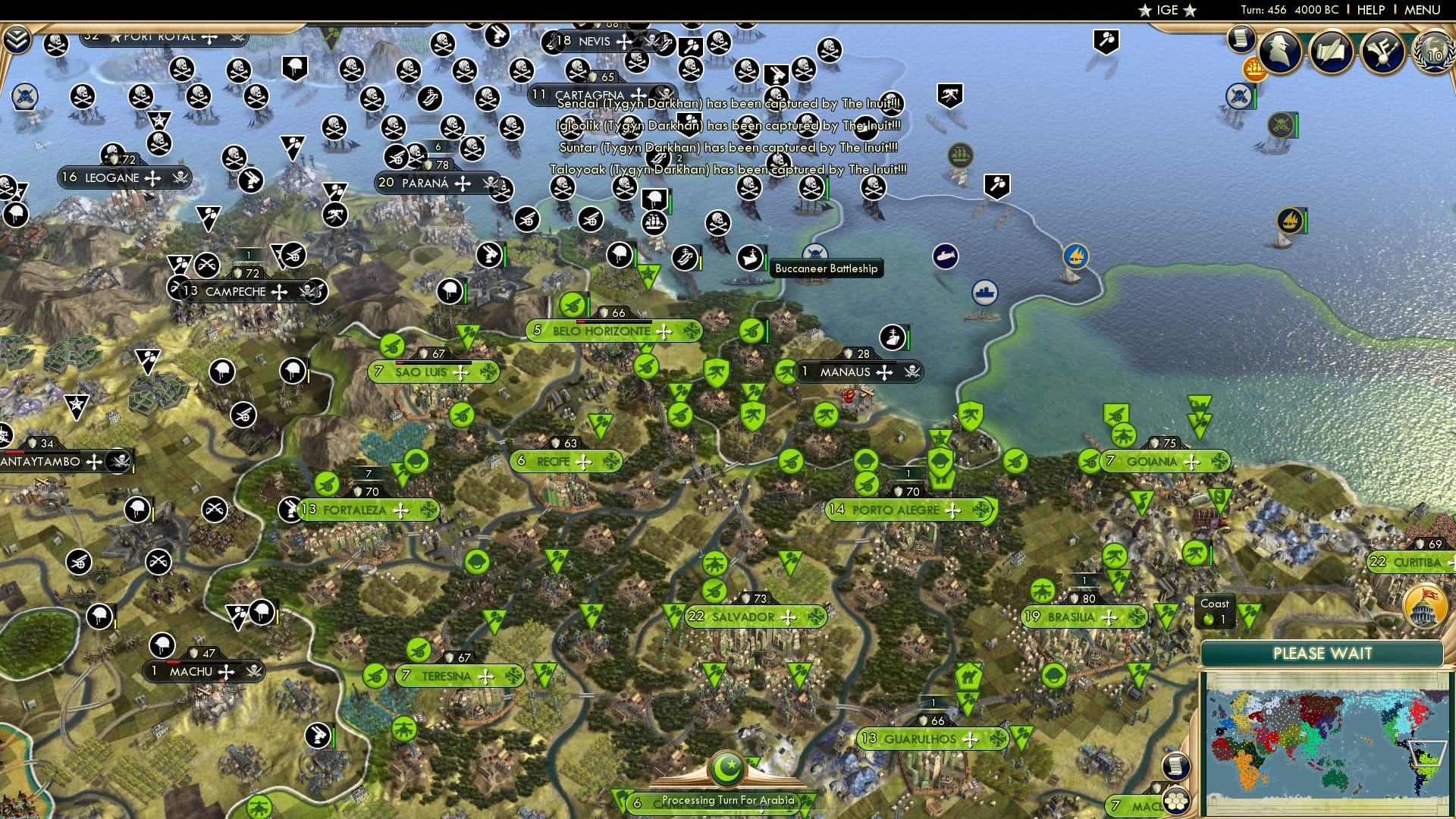The width and height of the screenshot is (1456, 819).
Task: Activate the IGE mod button
Action: (1166, 10)
